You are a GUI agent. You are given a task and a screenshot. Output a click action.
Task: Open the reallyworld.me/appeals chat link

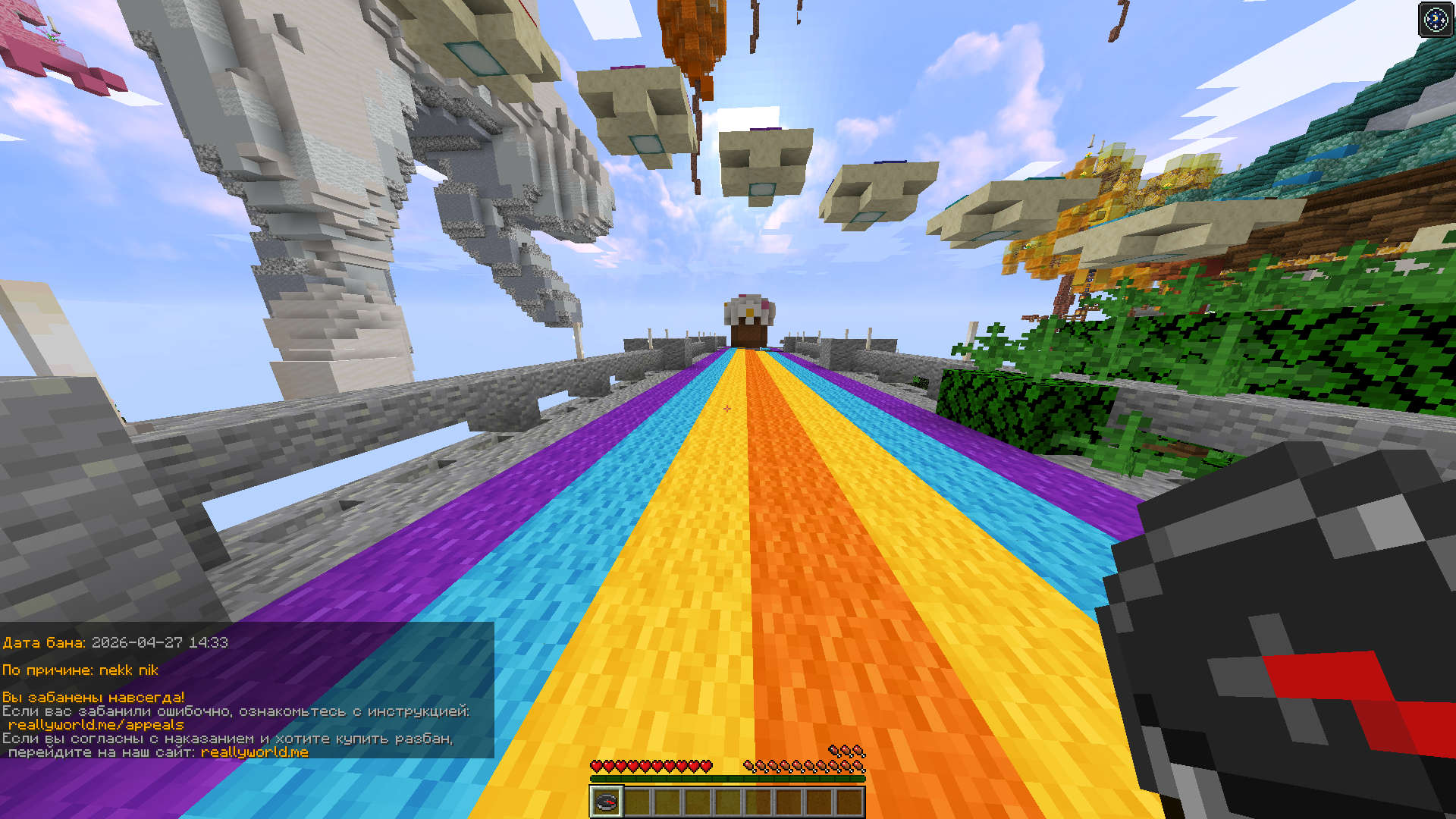tap(96, 725)
